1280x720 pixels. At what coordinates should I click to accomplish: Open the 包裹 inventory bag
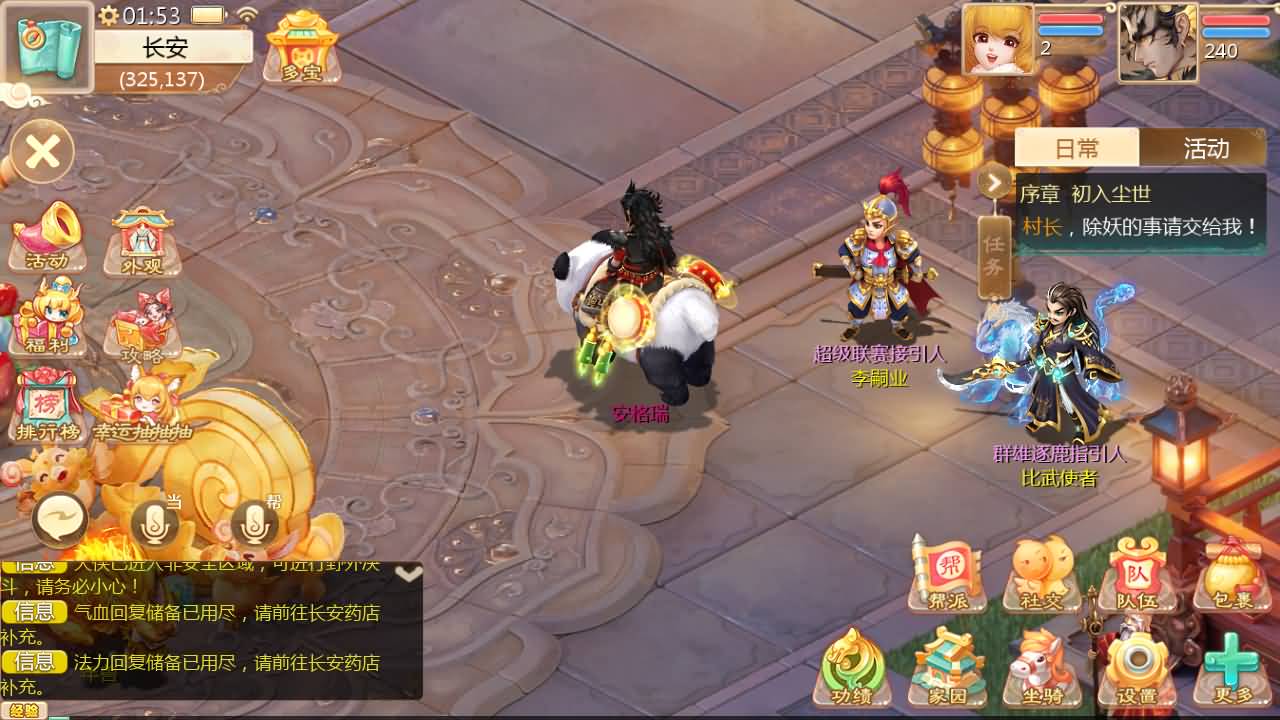coord(1230,573)
